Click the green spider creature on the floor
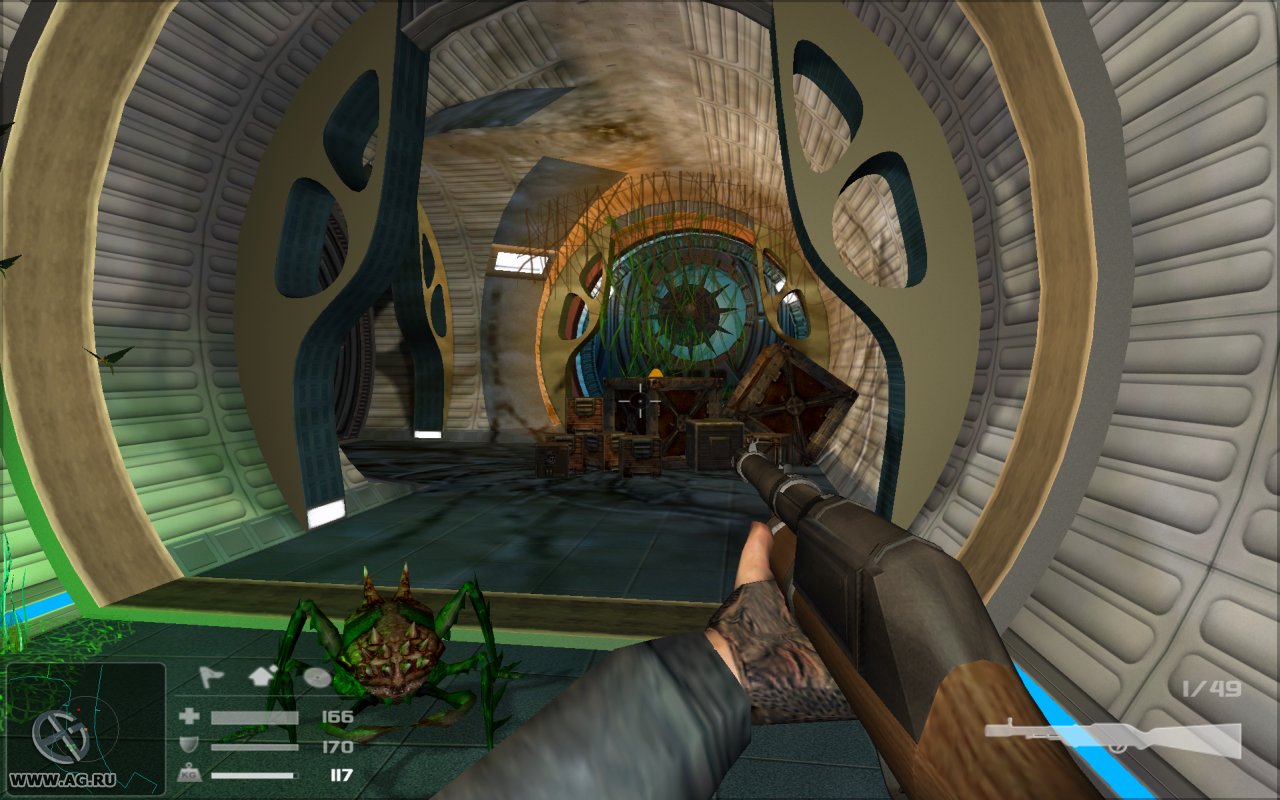The image size is (1280, 800). 390,650
